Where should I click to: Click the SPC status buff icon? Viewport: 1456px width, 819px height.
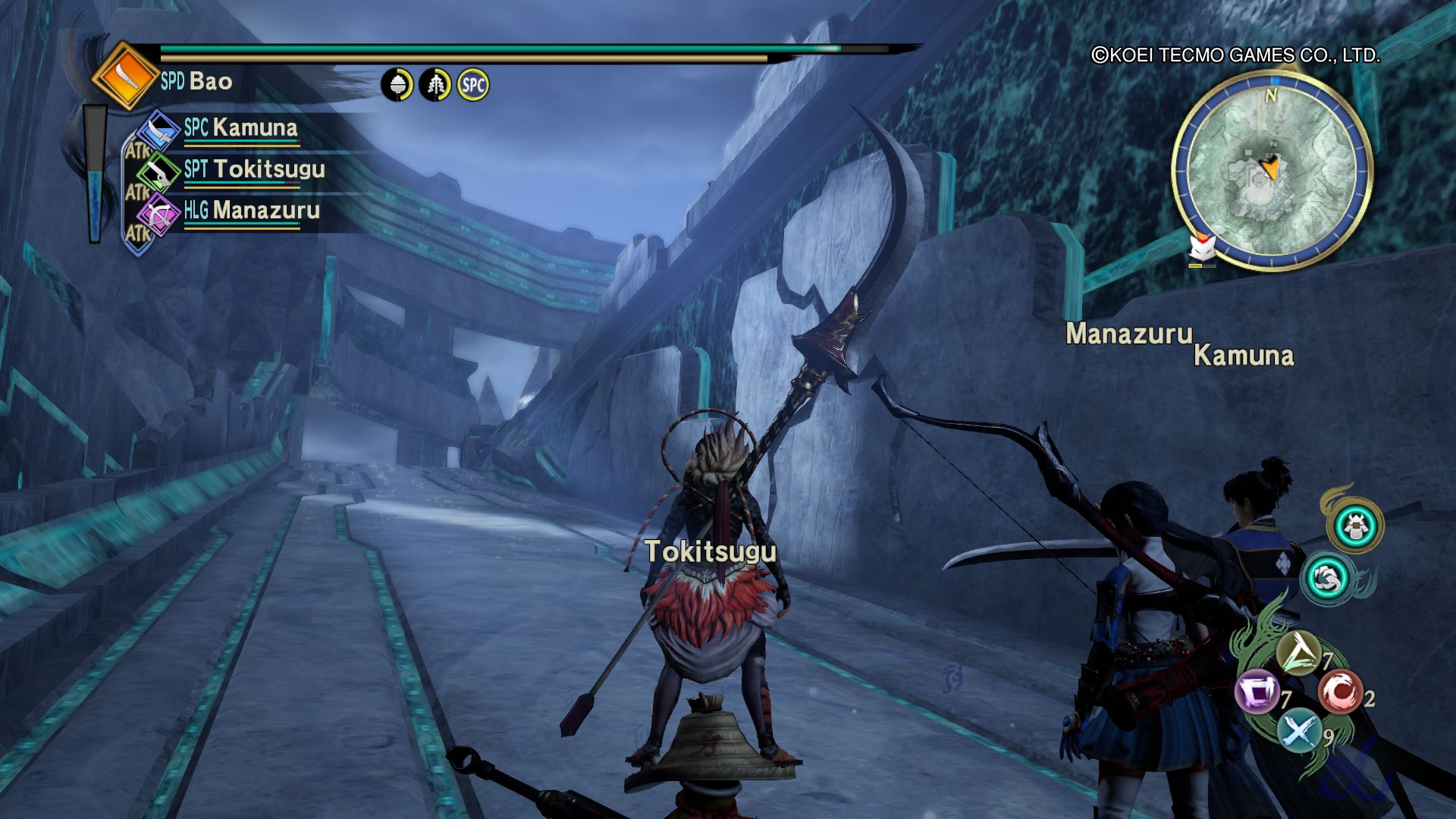[x=473, y=85]
